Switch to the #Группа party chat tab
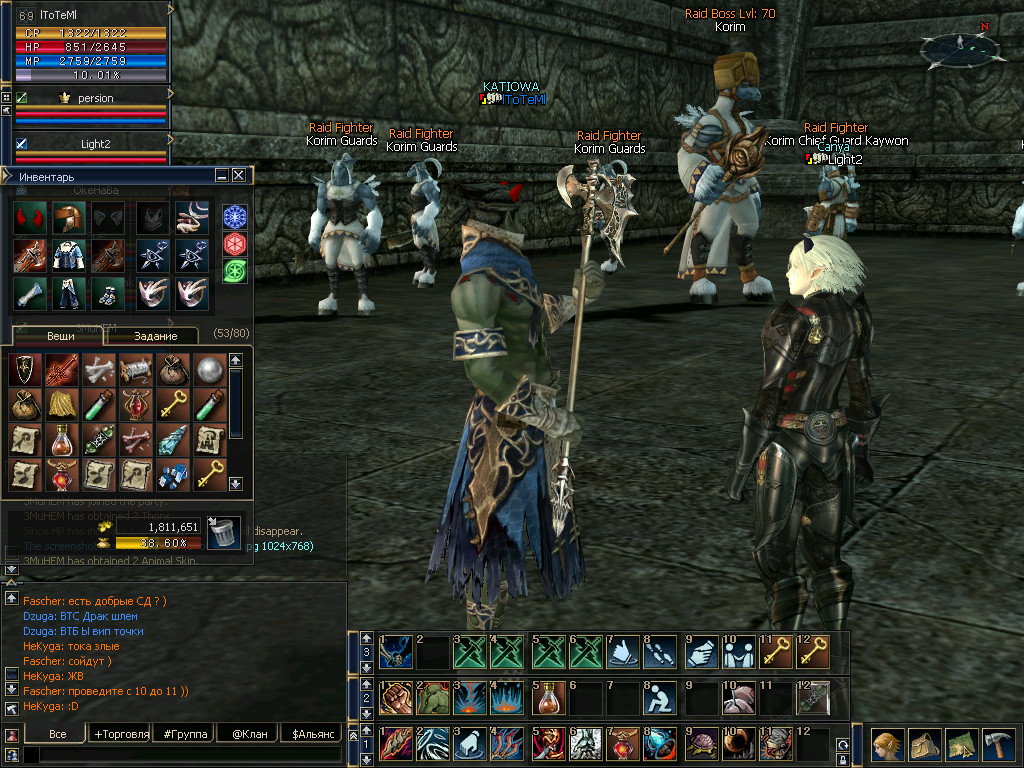Screen dimensions: 1024x768 click(186, 734)
